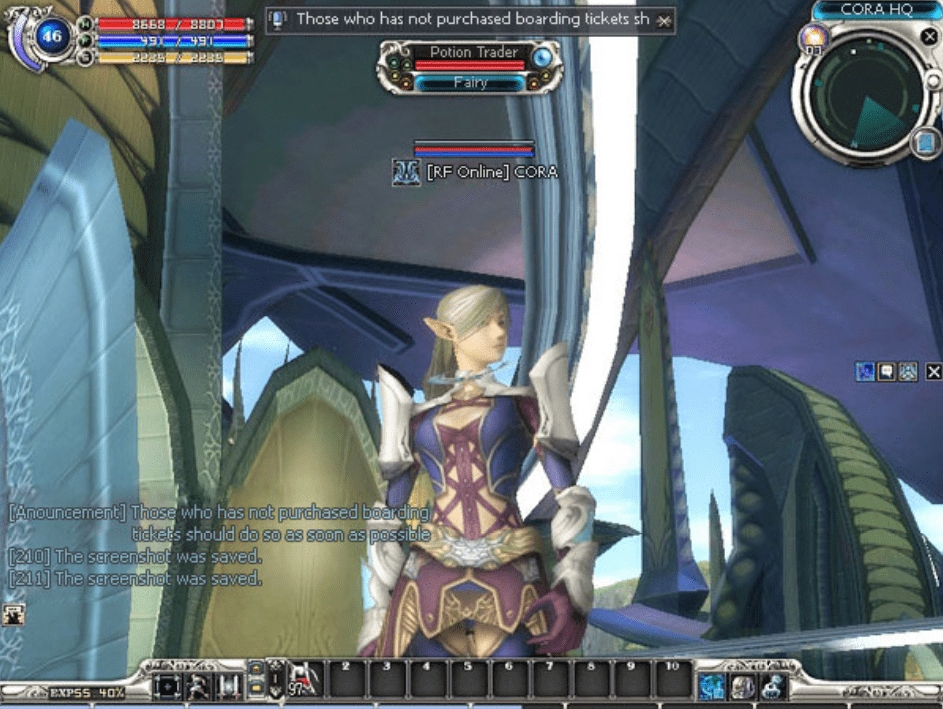Viewport: 943px width, 709px height.
Task: Click the level 46 character badge
Action: pyautogui.click(x=51, y=38)
